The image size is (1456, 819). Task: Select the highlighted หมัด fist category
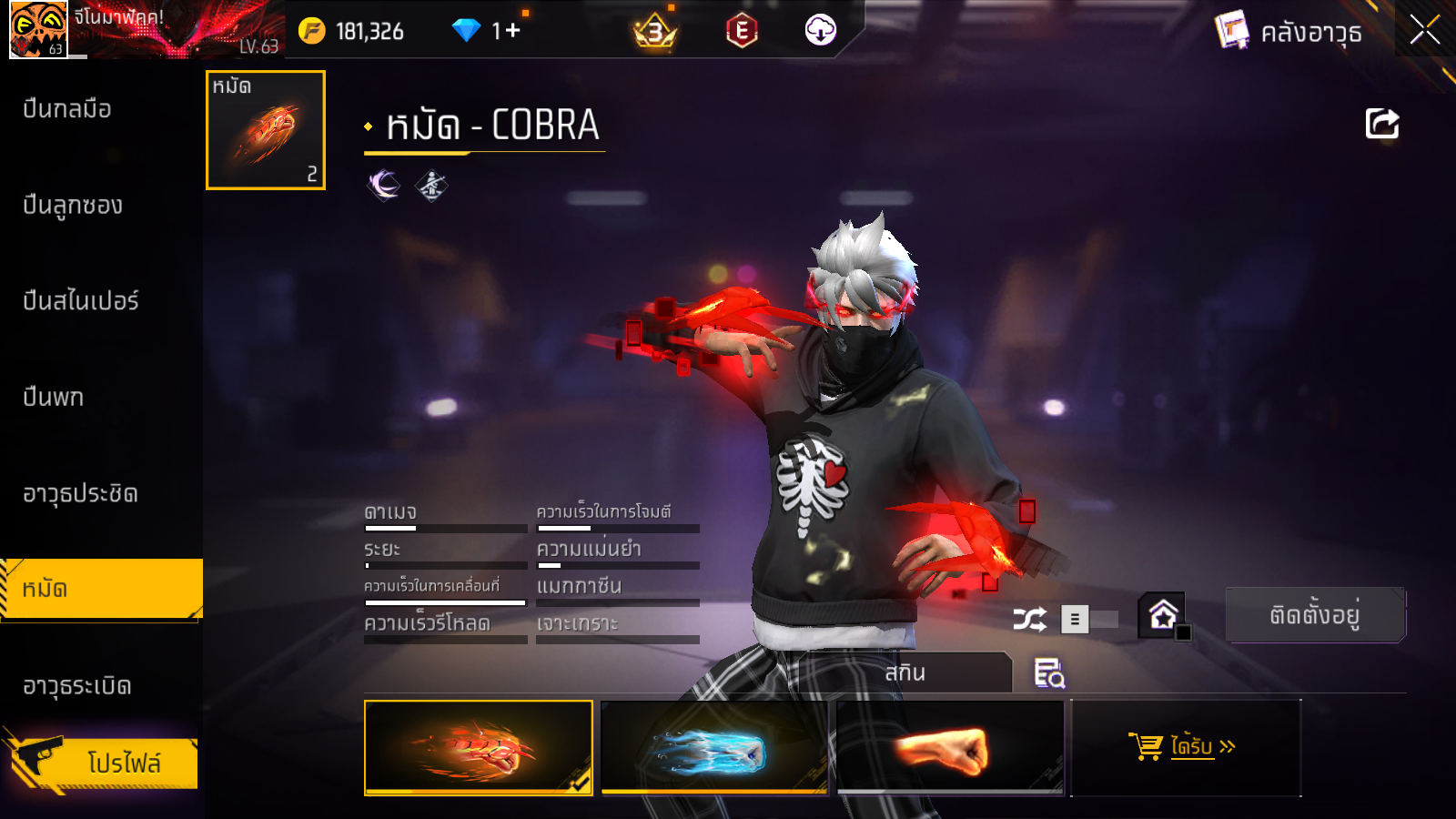pyautogui.click(x=100, y=589)
